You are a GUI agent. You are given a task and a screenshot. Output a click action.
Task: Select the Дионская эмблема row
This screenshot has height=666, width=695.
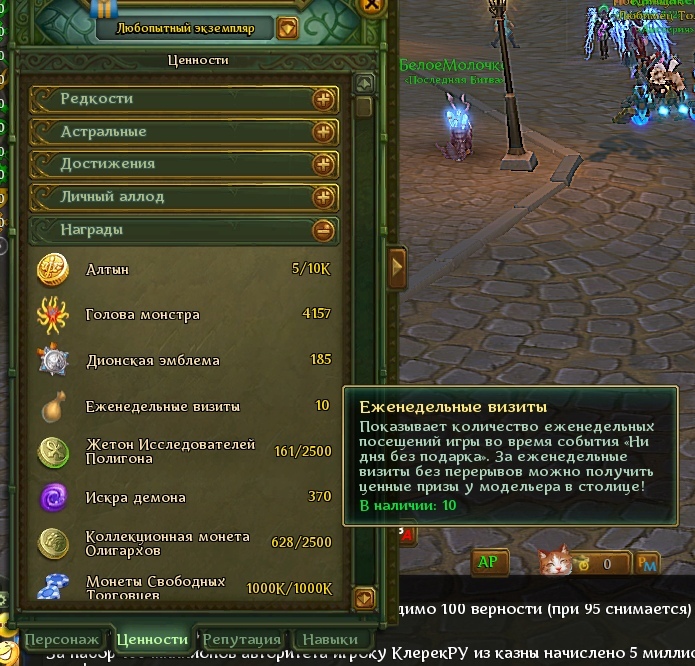[x=185, y=360]
